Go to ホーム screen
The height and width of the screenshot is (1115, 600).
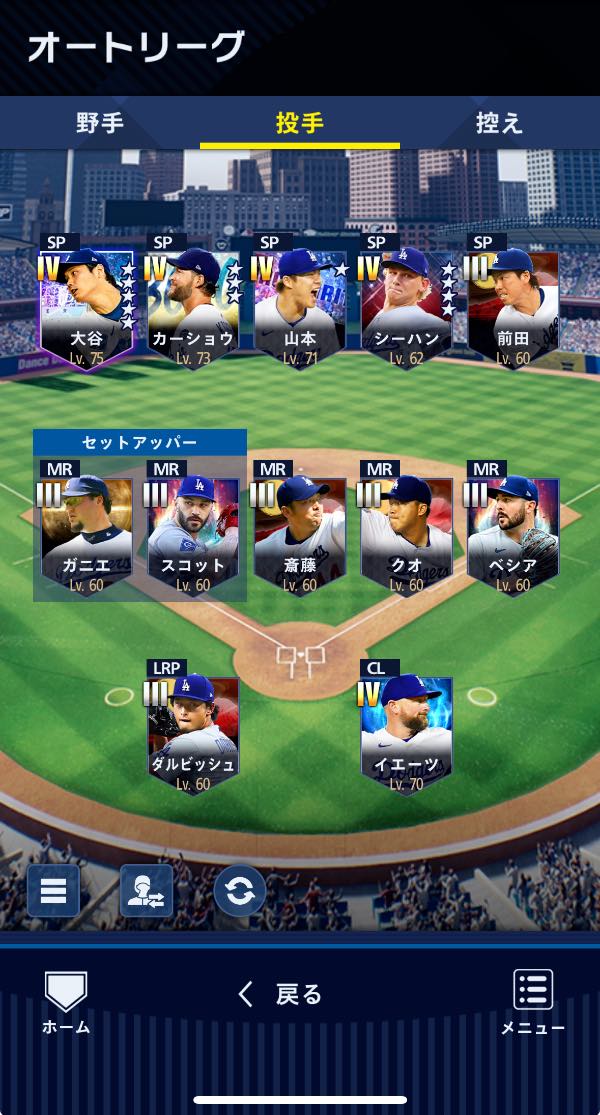66,1002
